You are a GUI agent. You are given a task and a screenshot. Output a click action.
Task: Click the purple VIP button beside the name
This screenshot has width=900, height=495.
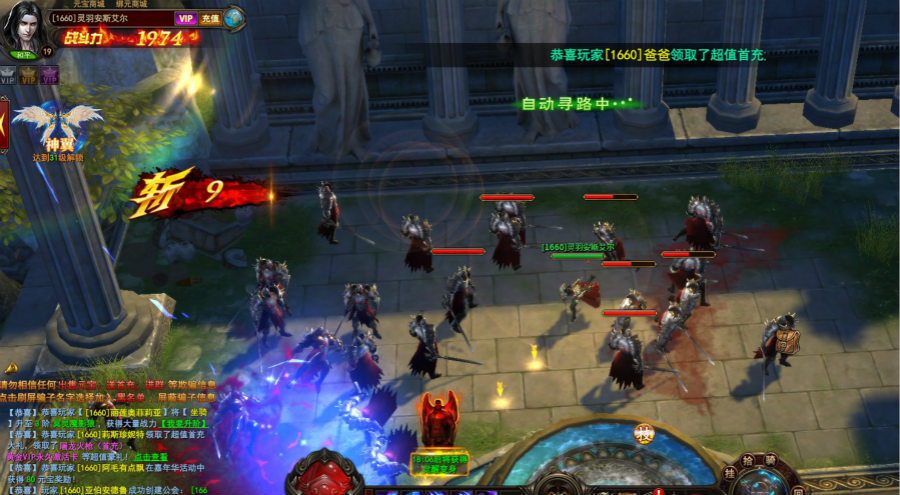click(x=185, y=18)
